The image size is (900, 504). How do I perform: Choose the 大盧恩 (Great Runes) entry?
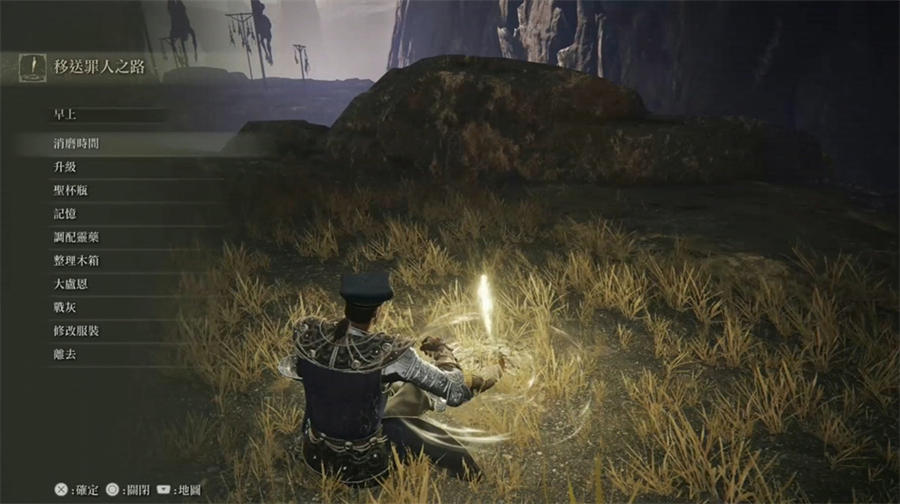coord(70,284)
